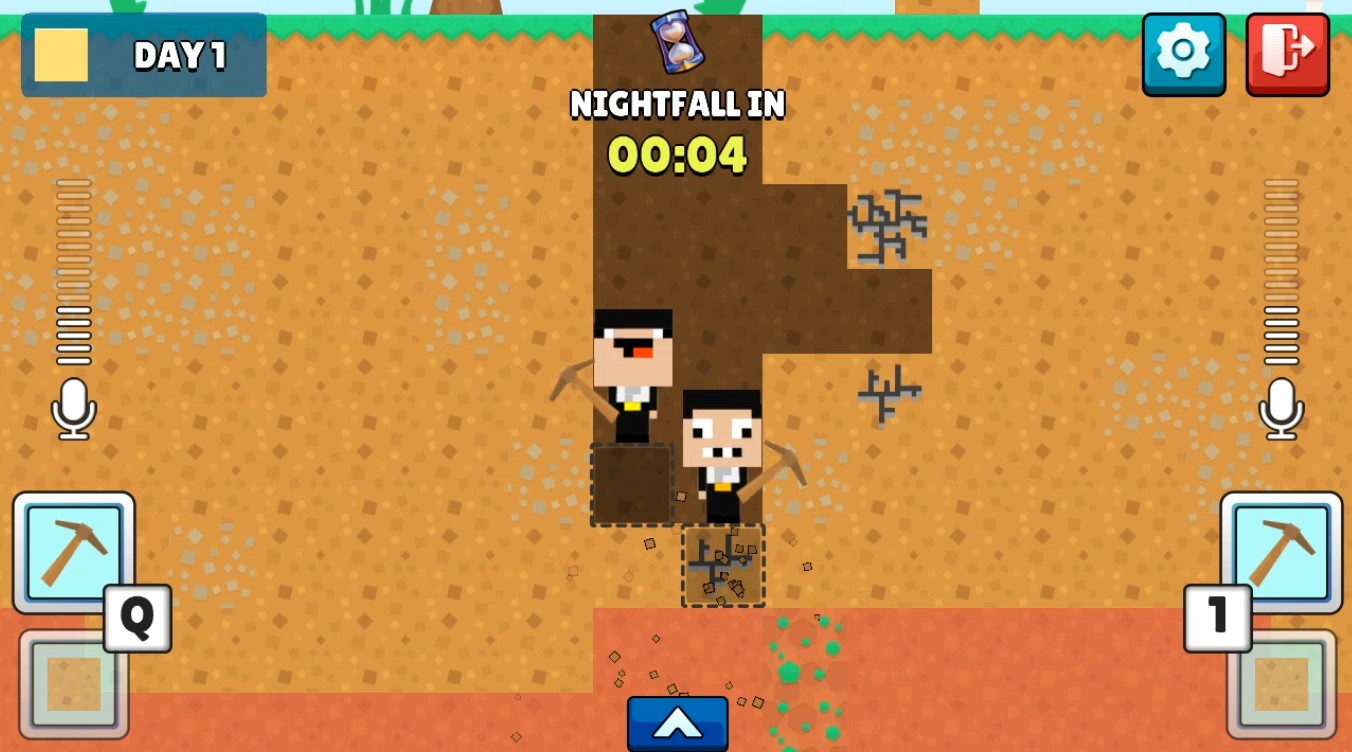Click the dashed outline block beside the miner
This screenshot has height=752, width=1352.
(x=630, y=485)
